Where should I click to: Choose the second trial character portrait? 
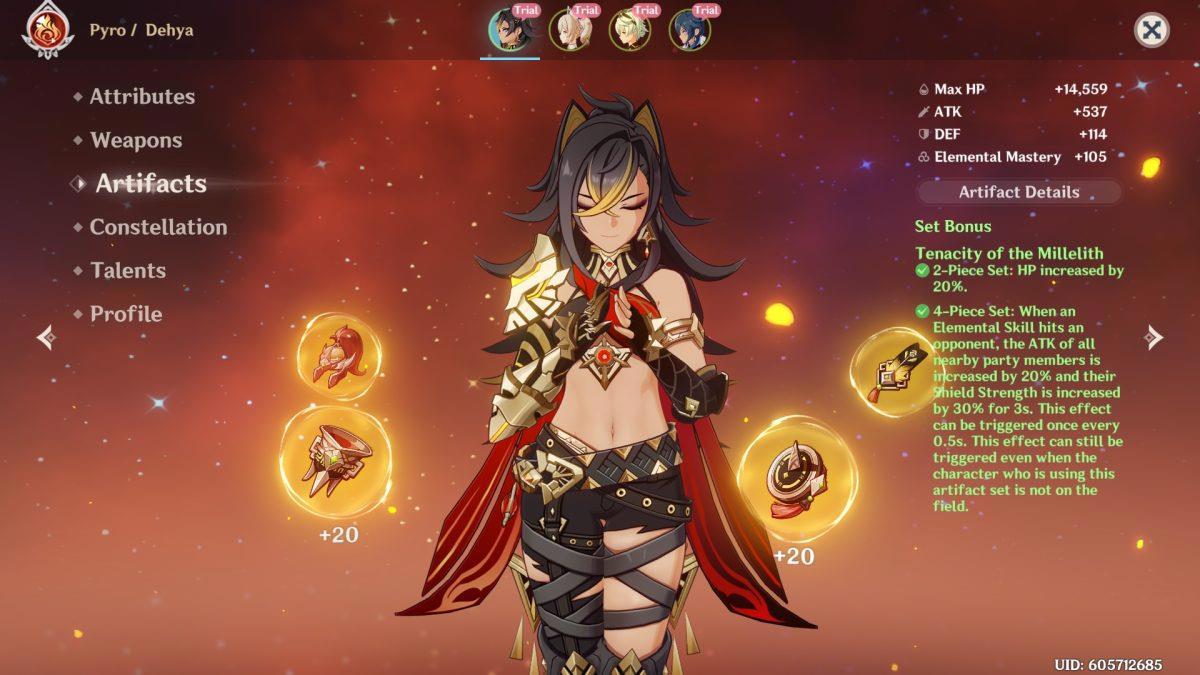click(570, 30)
